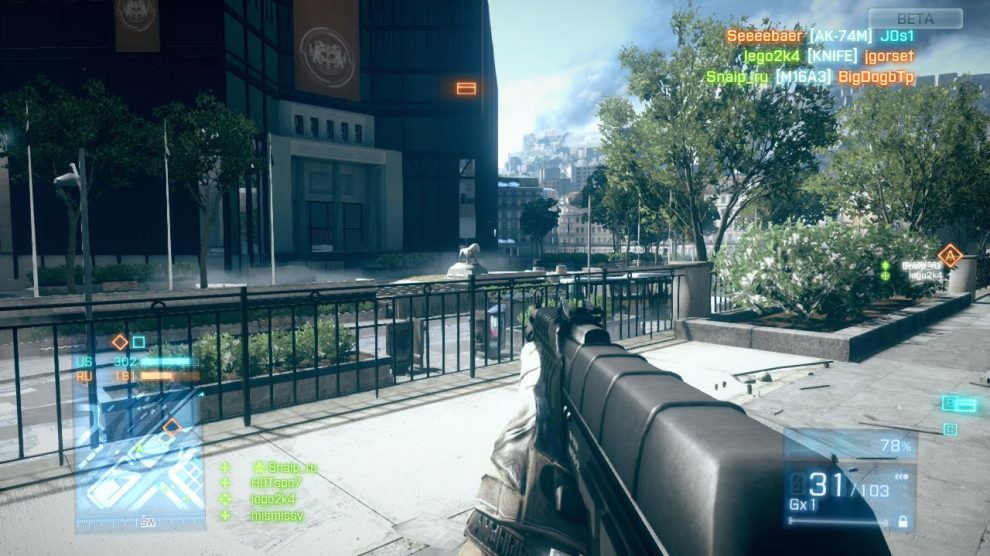
Task: Click the padlock icon in the ammo panel
Action: [x=903, y=521]
